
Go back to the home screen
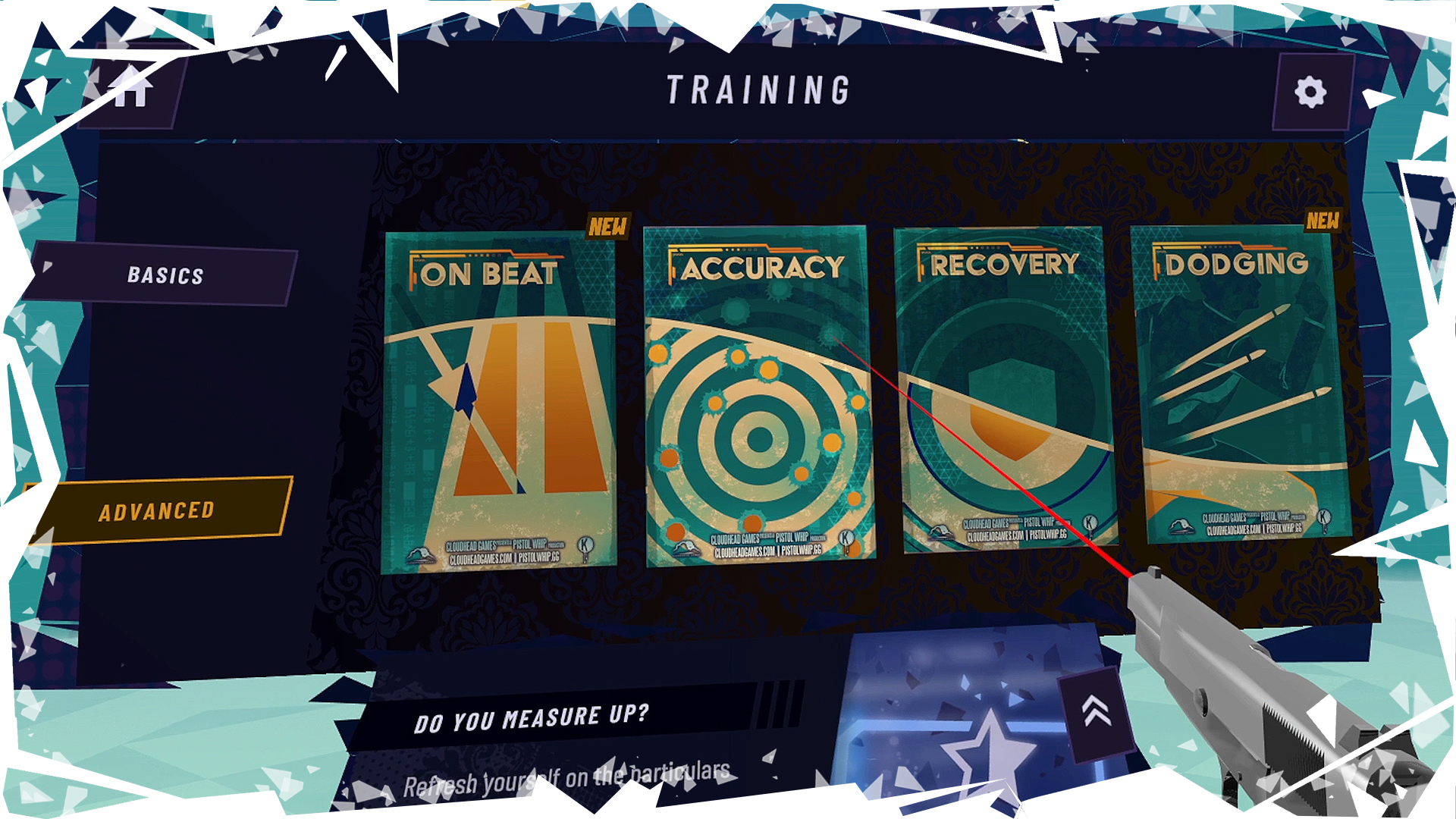[131, 86]
